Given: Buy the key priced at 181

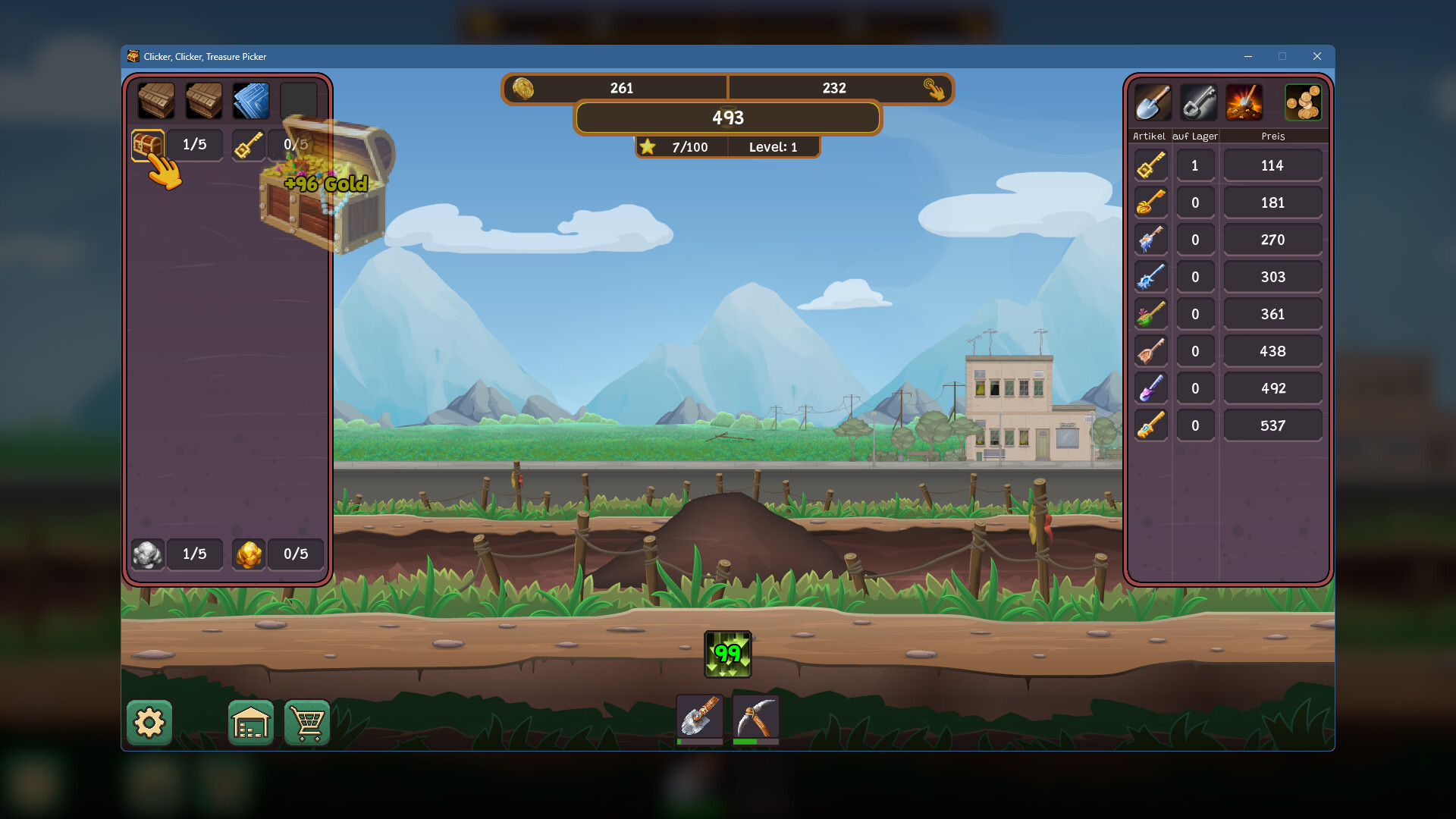Looking at the screenshot, I should tap(1272, 202).
